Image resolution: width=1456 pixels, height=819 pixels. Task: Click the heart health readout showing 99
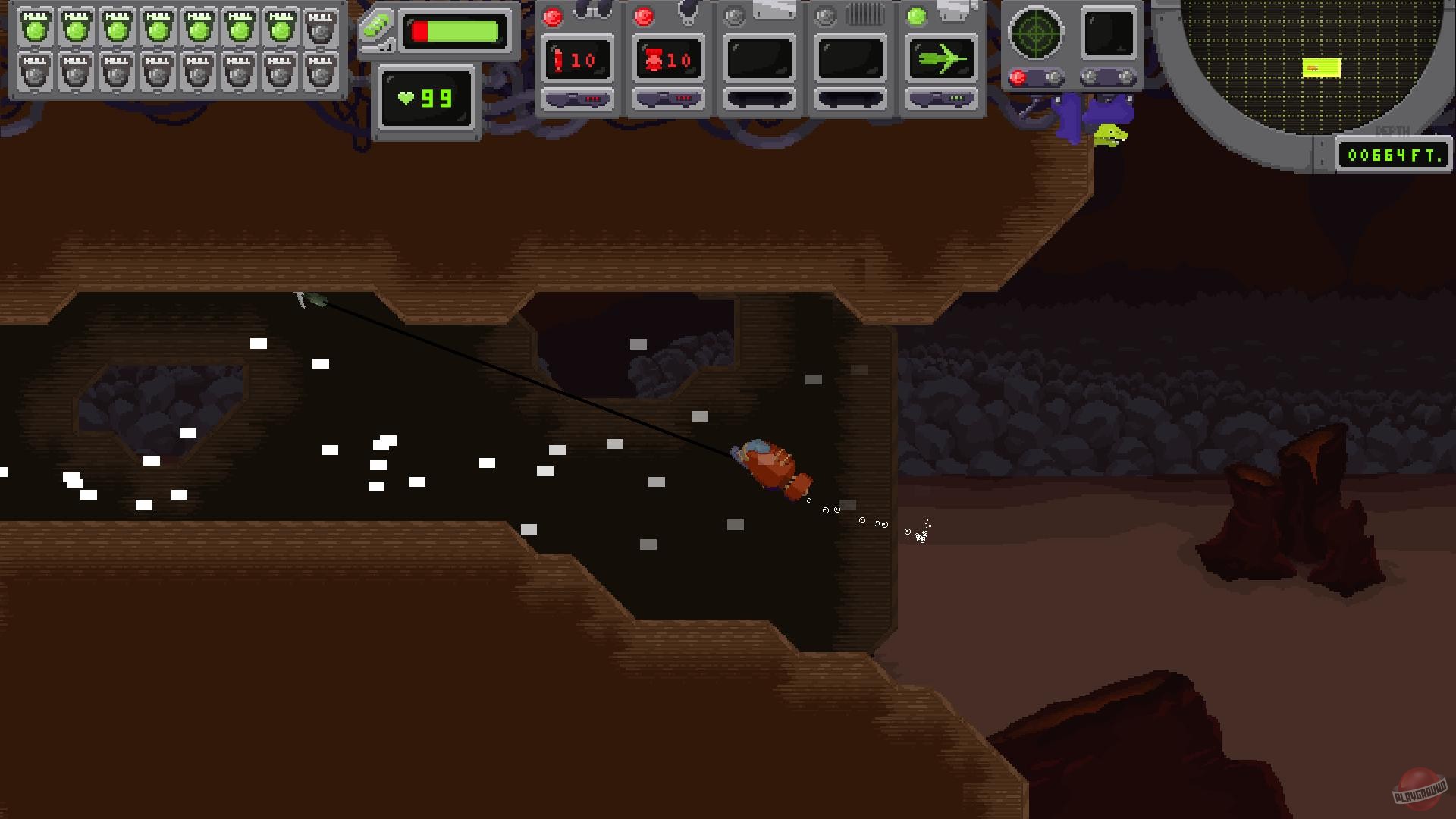tap(425, 99)
